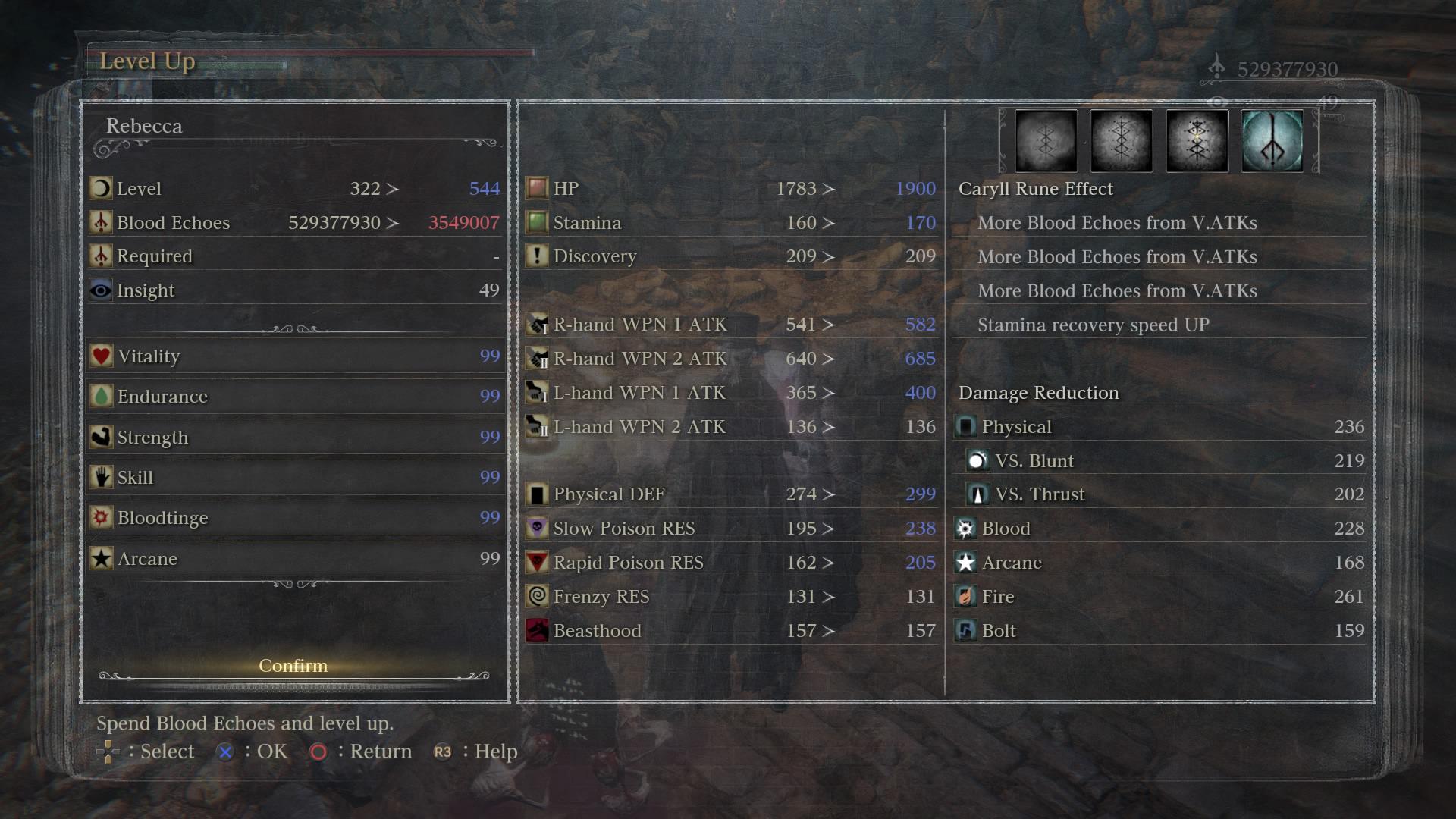Viewport: 1456px width, 819px height.
Task: Click the first Caryll rune slot
Action: pyautogui.click(x=1045, y=140)
